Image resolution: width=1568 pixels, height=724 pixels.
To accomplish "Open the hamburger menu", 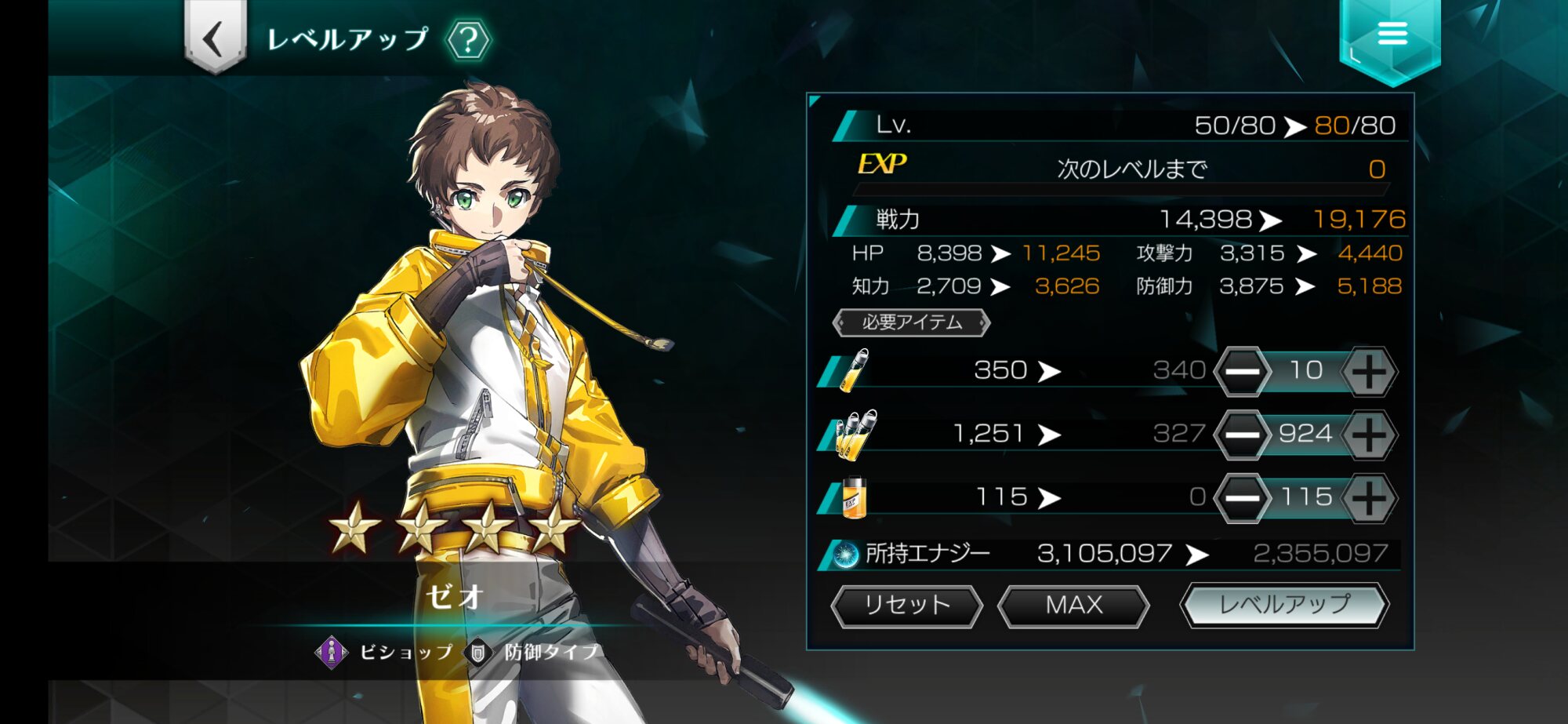I will coord(1392,34).
